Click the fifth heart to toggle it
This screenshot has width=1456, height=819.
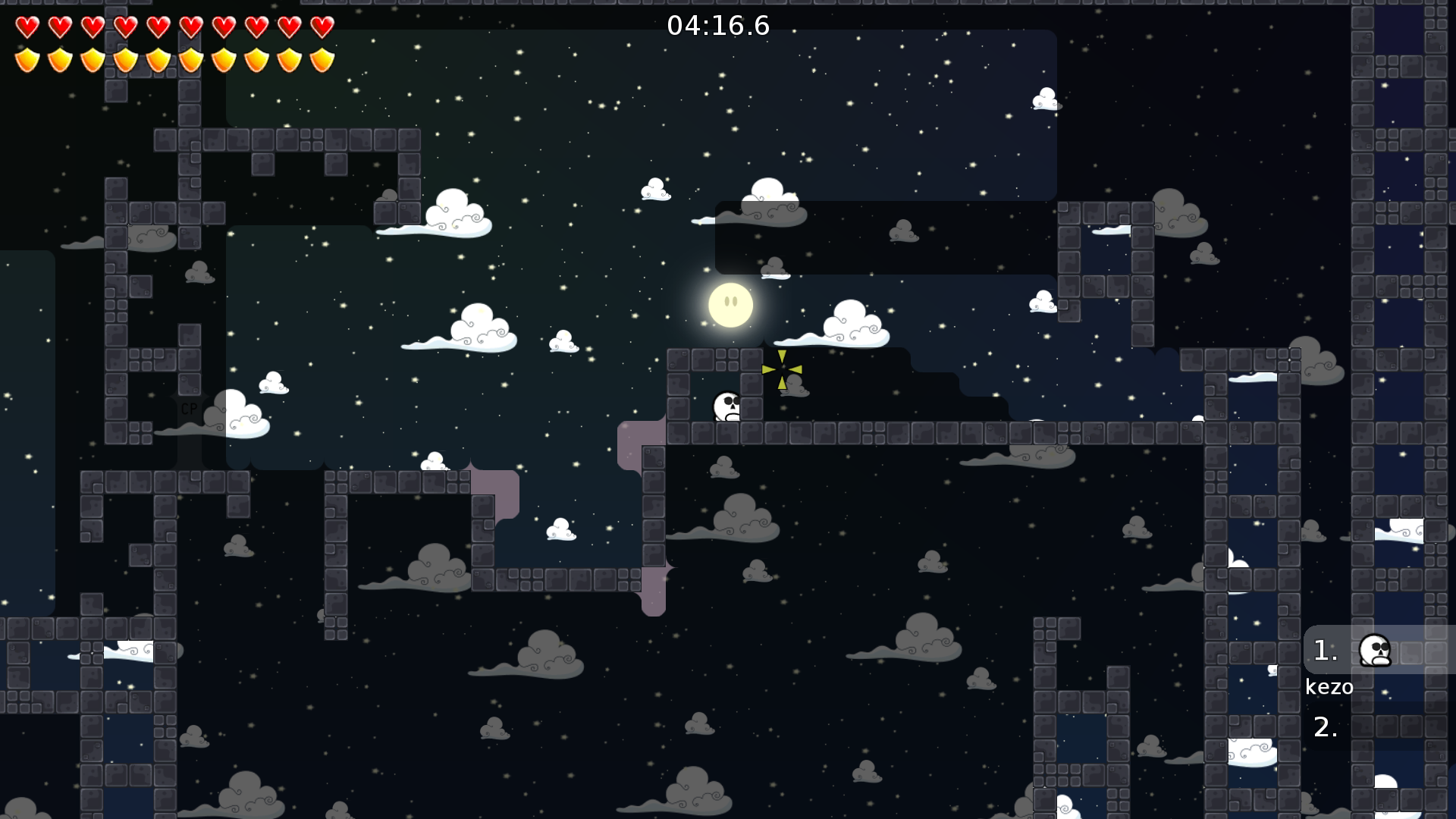pos(157,27)
